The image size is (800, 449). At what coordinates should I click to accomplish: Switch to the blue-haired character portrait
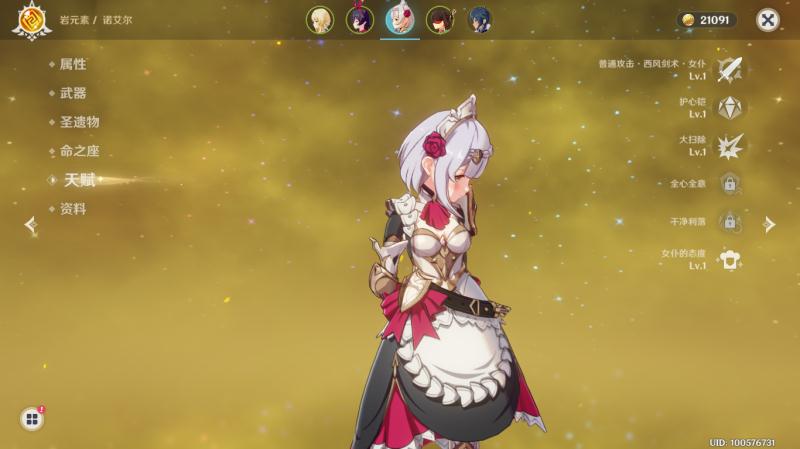click(x=479, y=20)
